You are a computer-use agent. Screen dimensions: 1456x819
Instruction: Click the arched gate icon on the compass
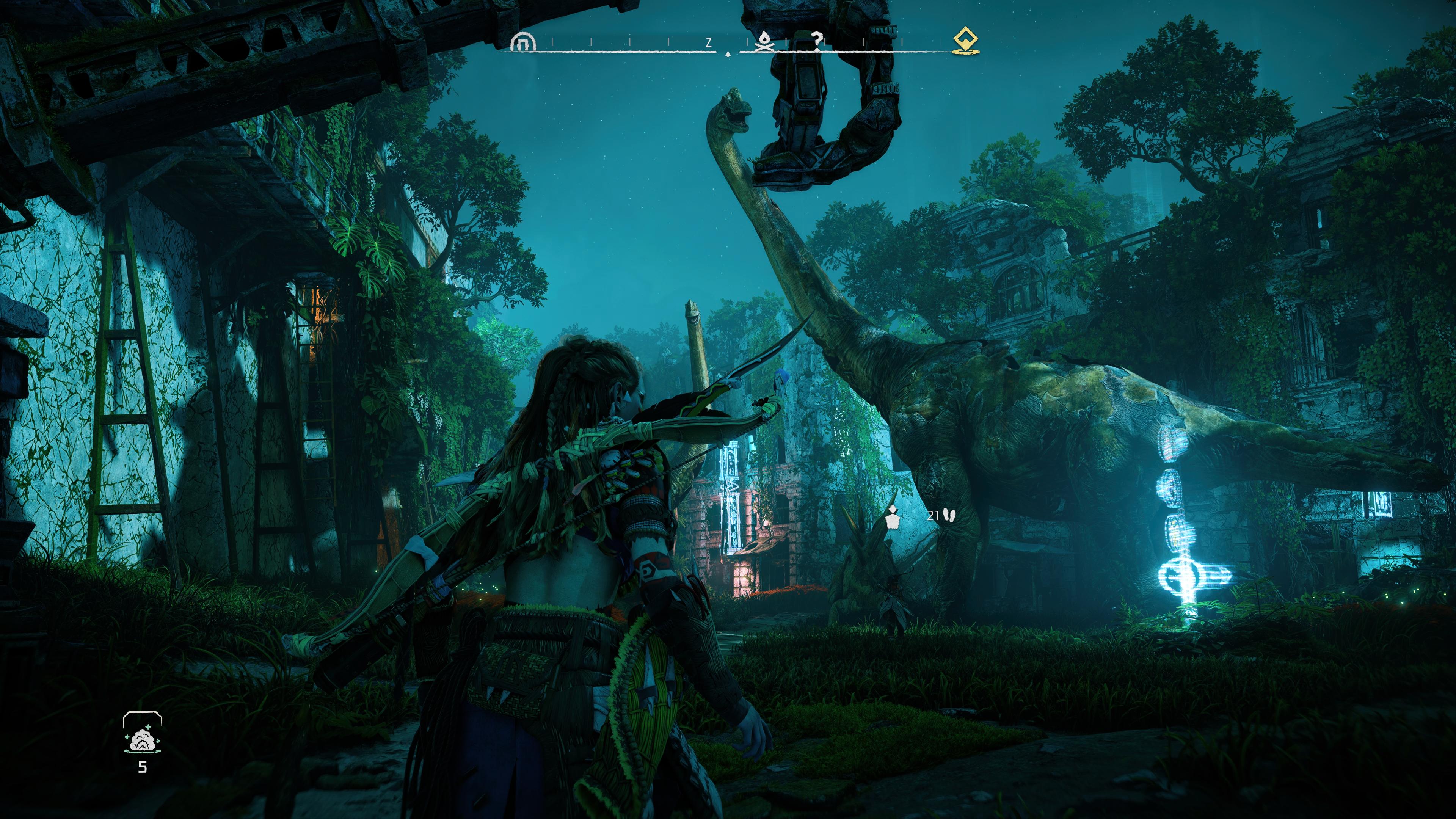[522, 41]
